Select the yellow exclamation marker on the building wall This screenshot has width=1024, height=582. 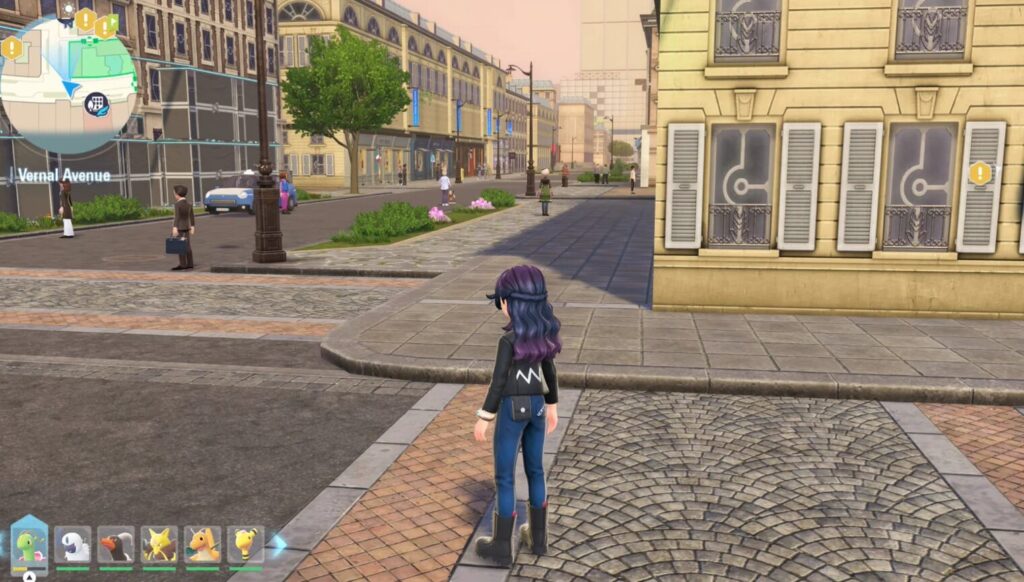(980, 173)
